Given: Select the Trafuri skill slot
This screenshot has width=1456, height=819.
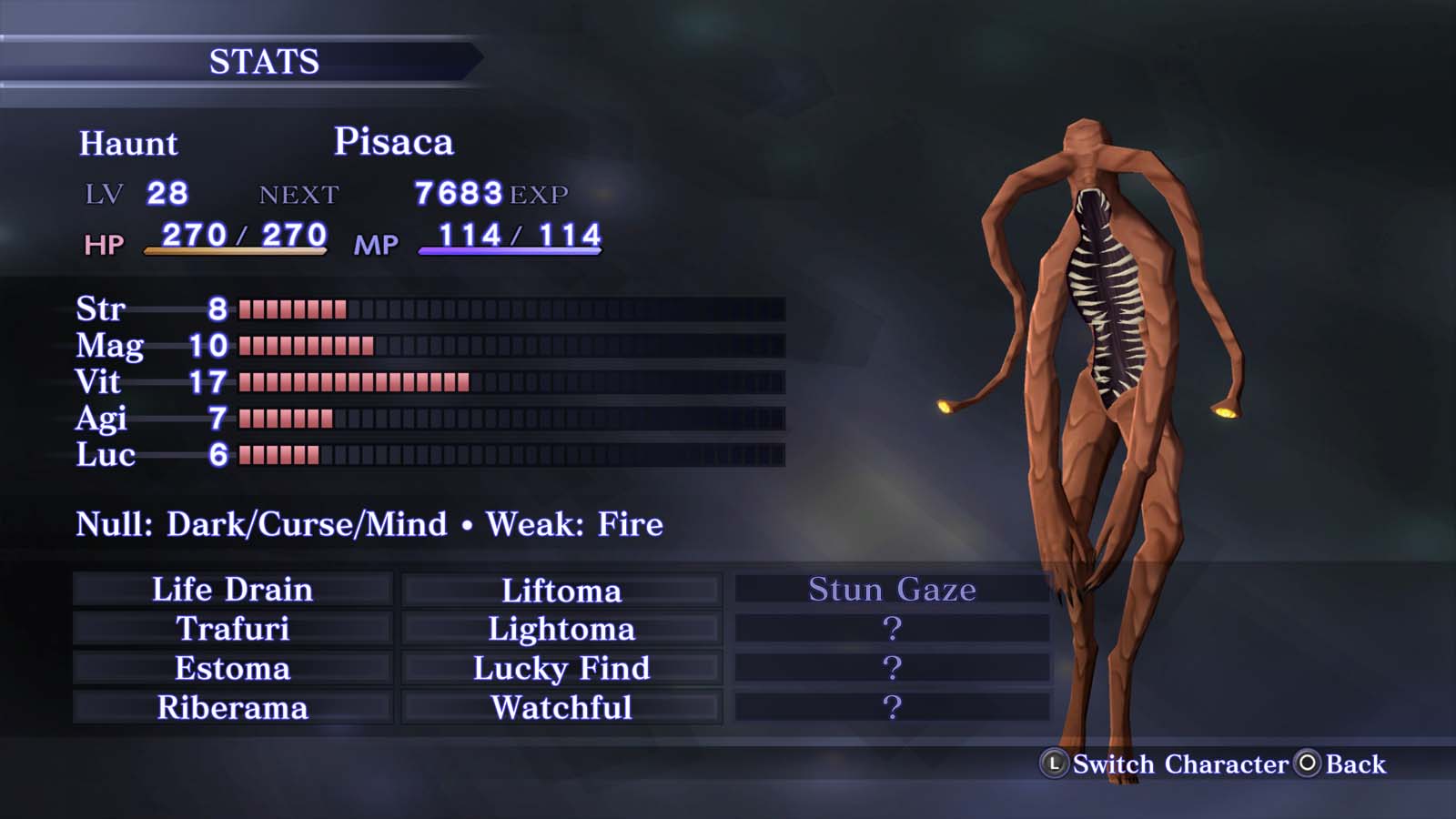Looking at the screenshot, I should pos(232,628).
